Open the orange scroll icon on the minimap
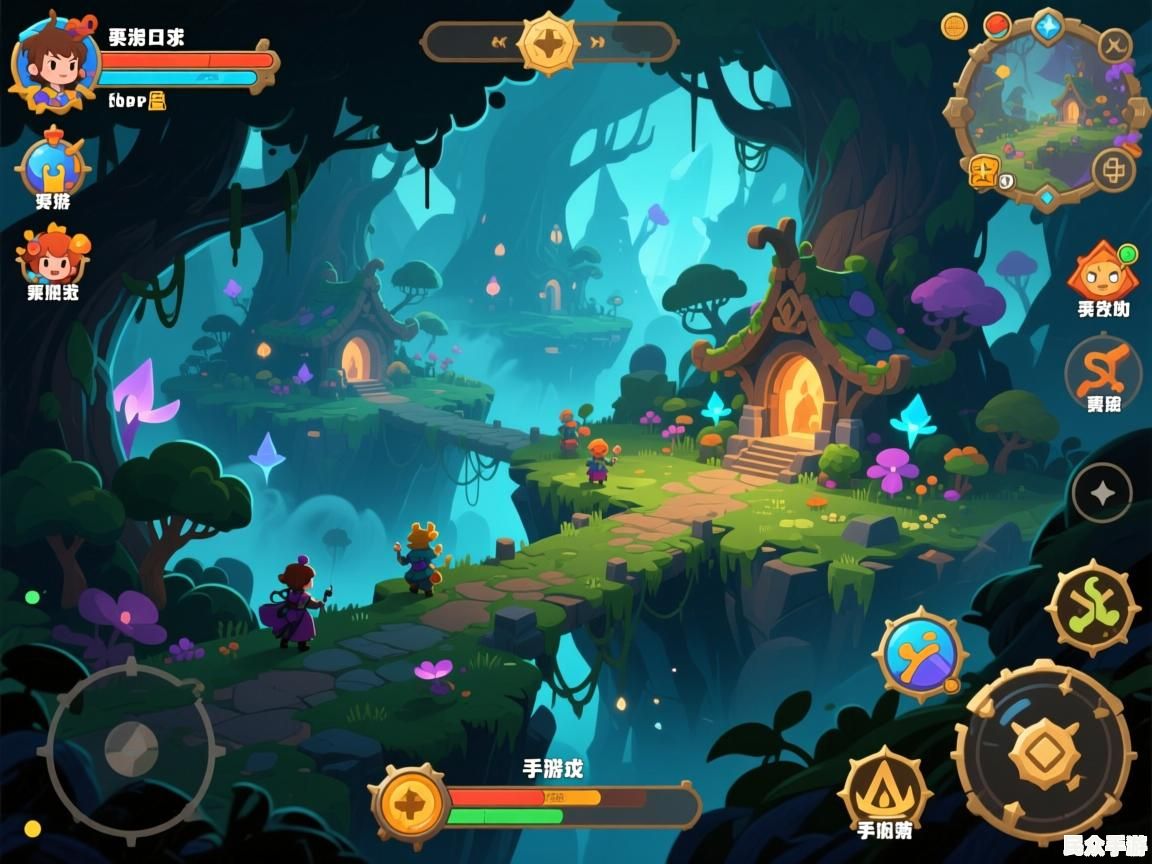The height and width of the screenshot is (864, 1152). coord(985,172)
